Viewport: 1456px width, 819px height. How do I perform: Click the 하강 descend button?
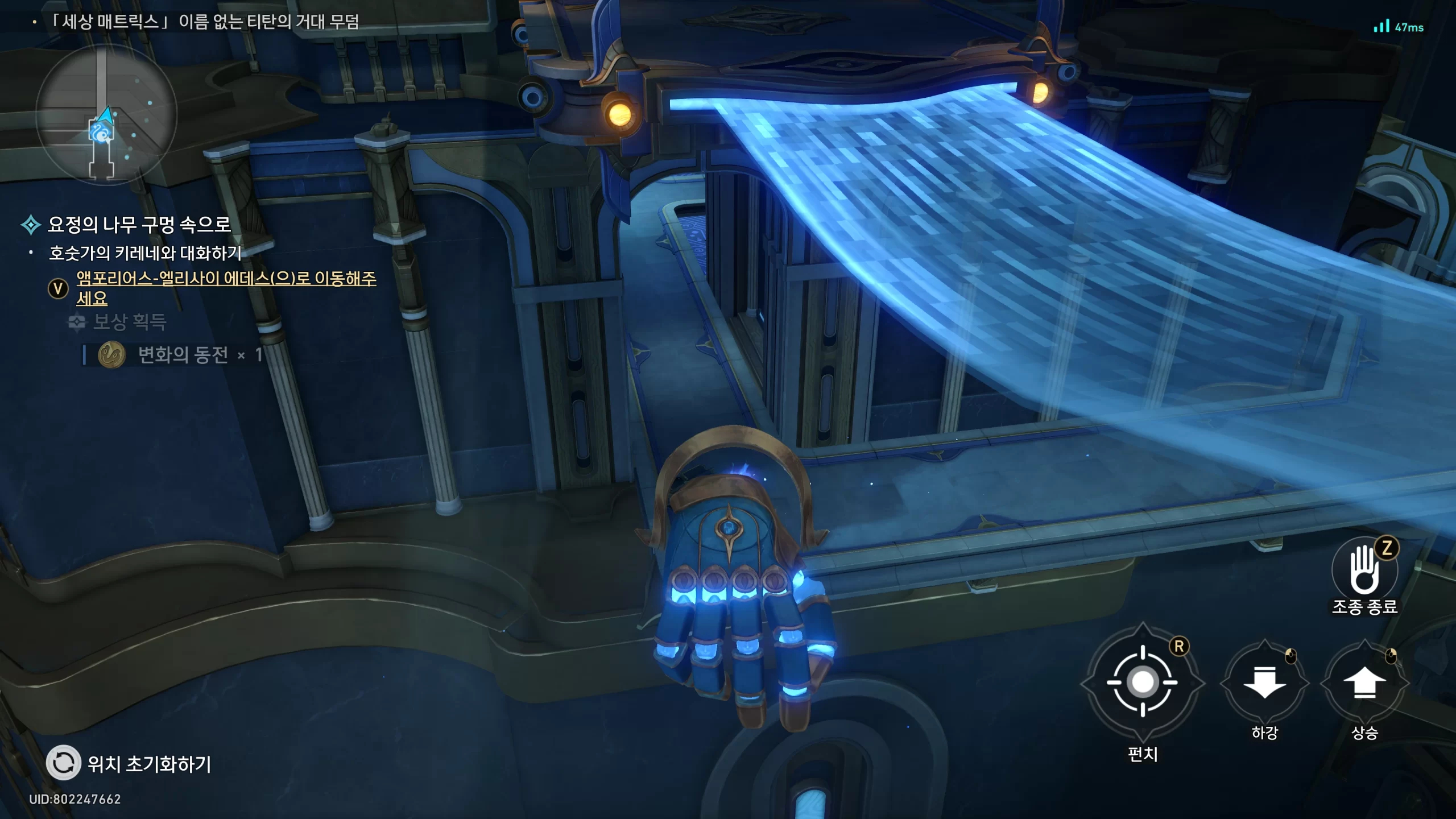pos(1264,683)
